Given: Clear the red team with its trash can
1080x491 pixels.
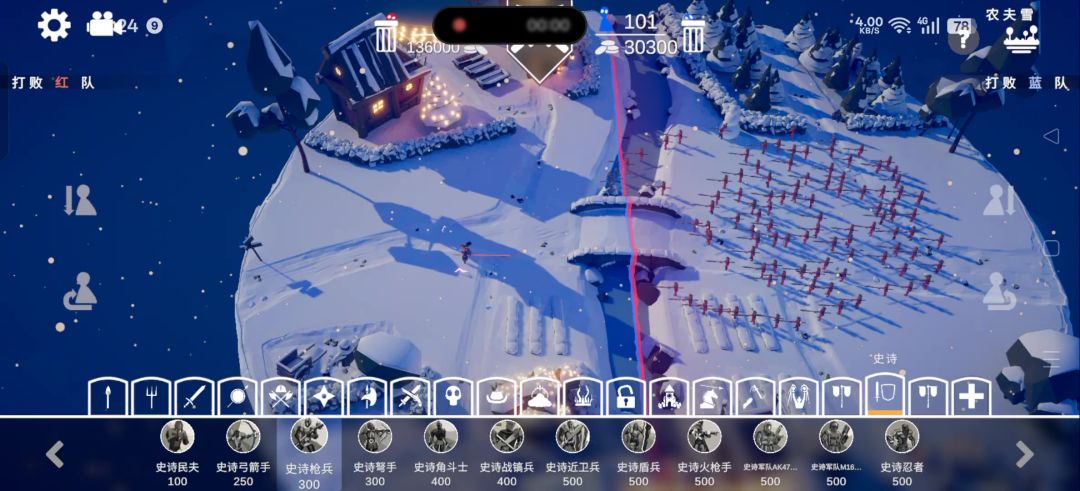Looking at the screenshot, I should pos(386,36).
